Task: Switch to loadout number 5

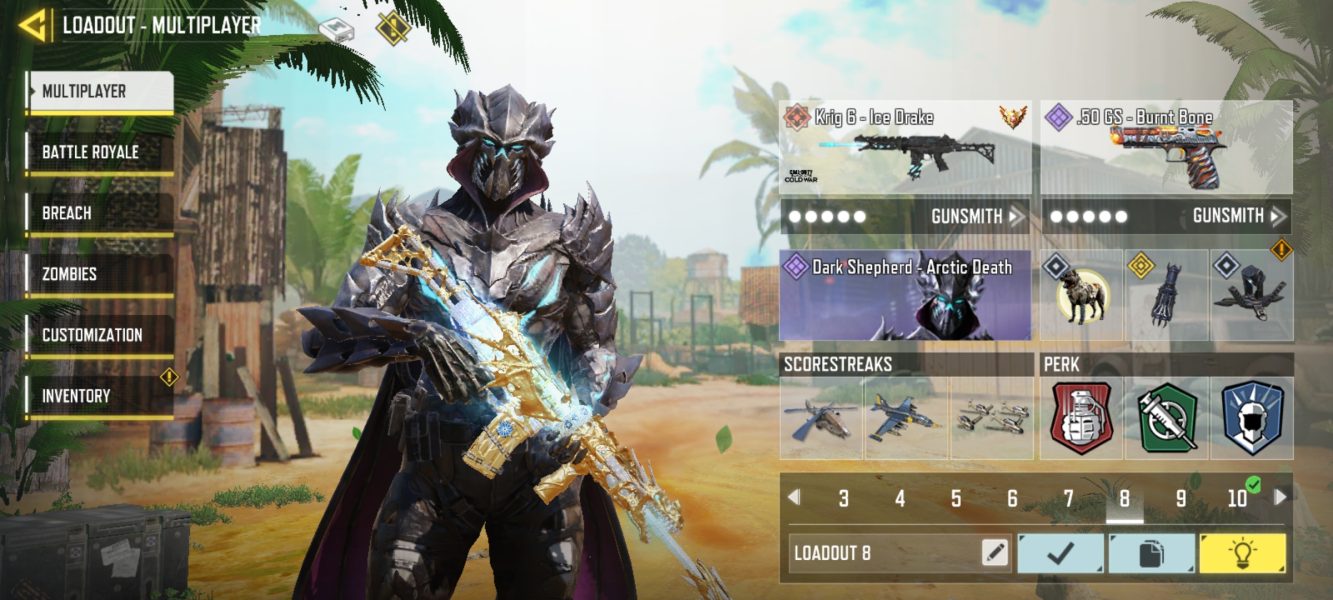Action: pyautogui.click(x=956, y=498)
